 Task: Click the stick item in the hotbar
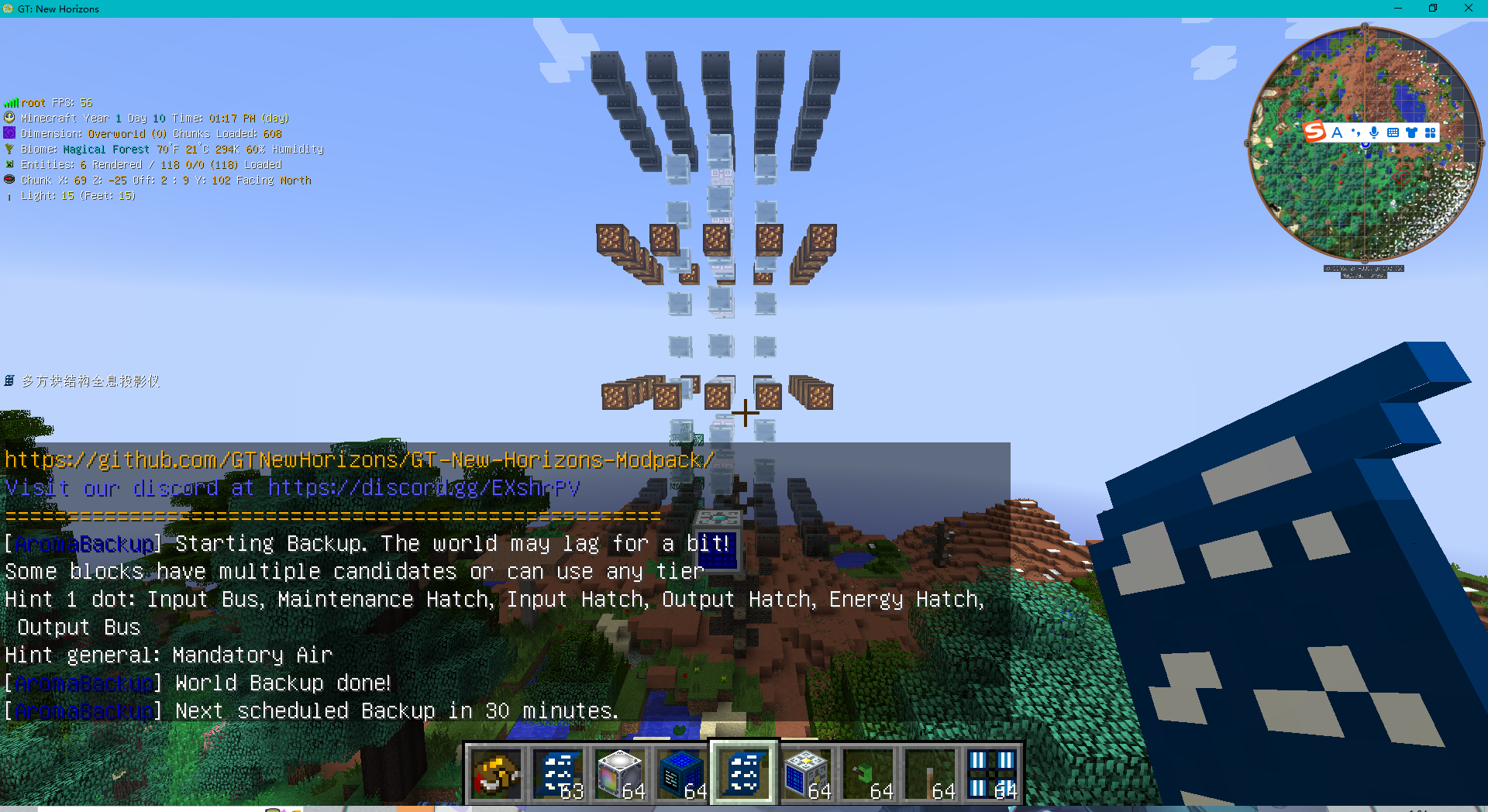pyautogui.click(x=929, y=773)
